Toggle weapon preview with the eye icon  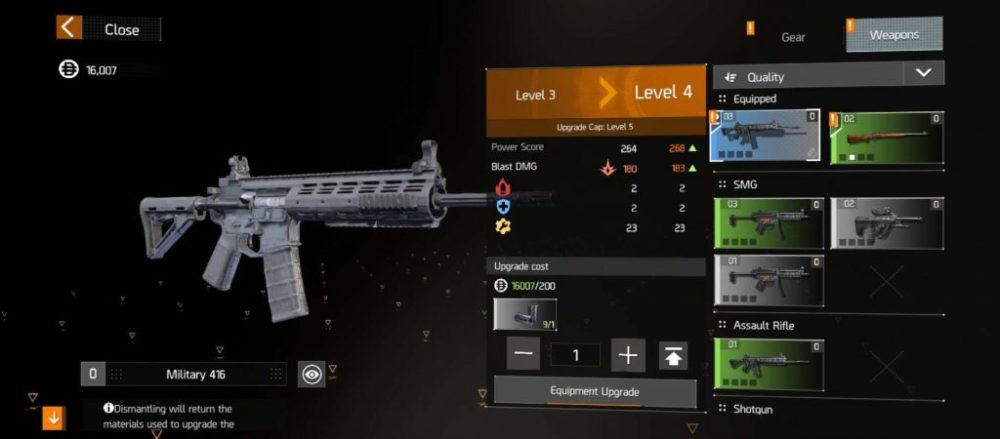click(312, 374)
